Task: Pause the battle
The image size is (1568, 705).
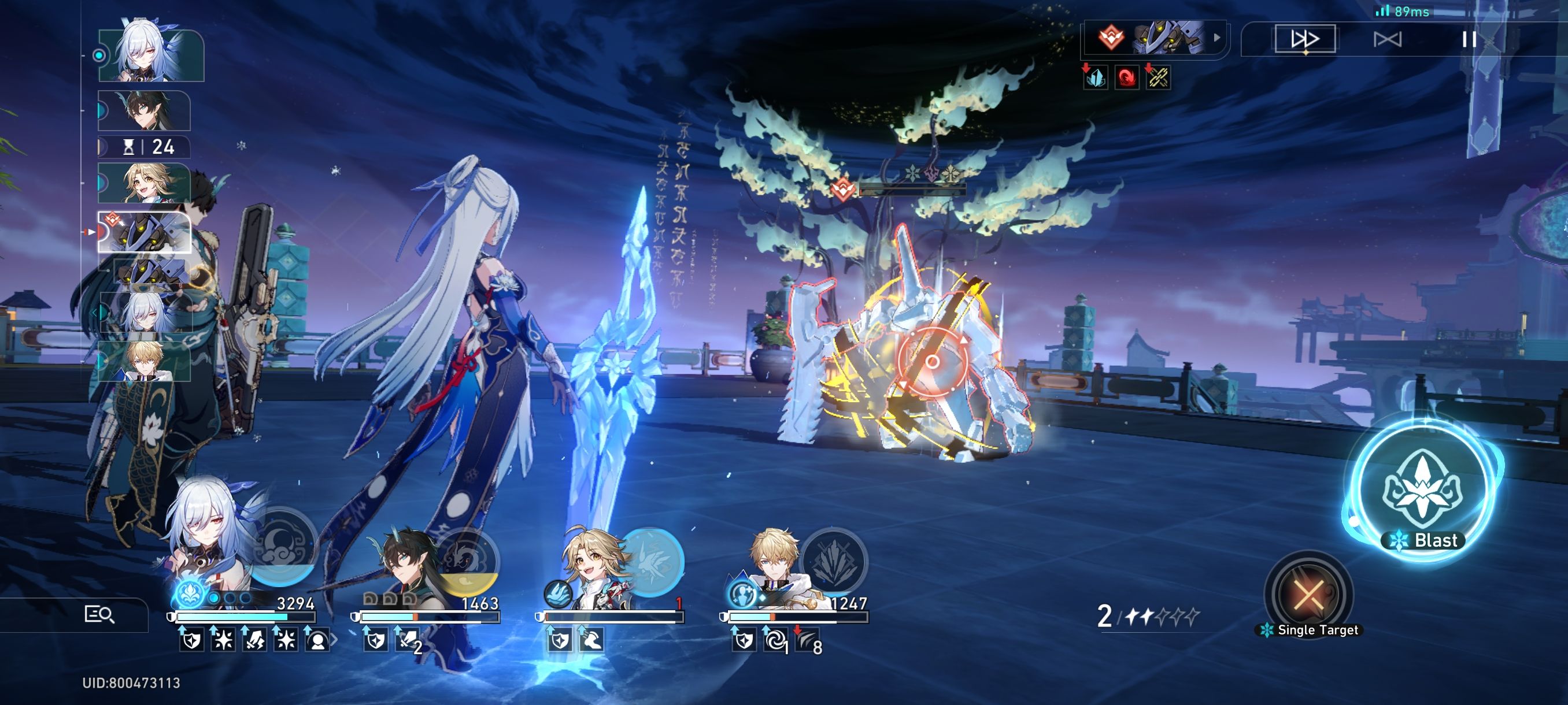Action: (x=1469, y=39)
